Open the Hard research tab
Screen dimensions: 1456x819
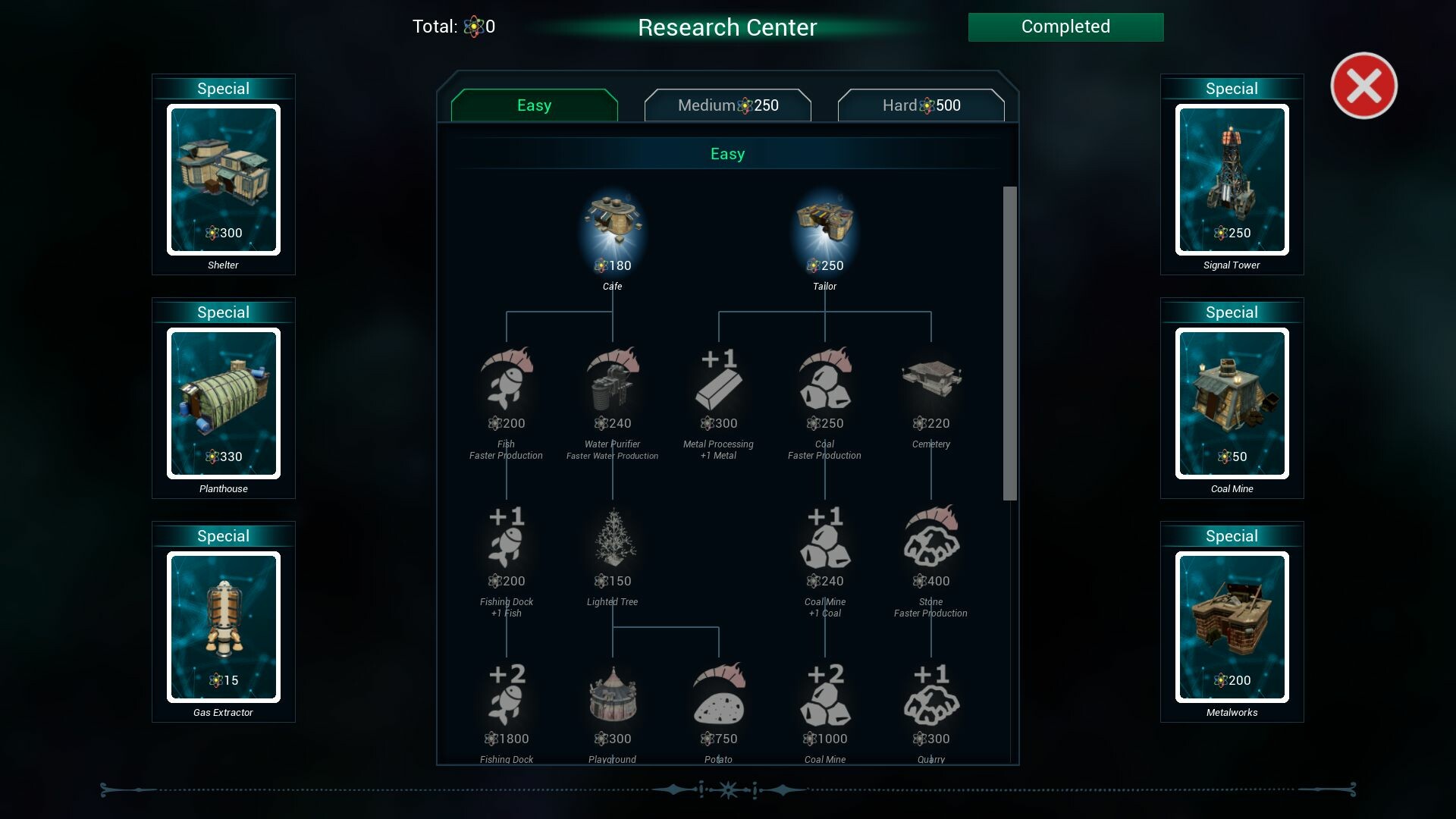coord(921,105)
